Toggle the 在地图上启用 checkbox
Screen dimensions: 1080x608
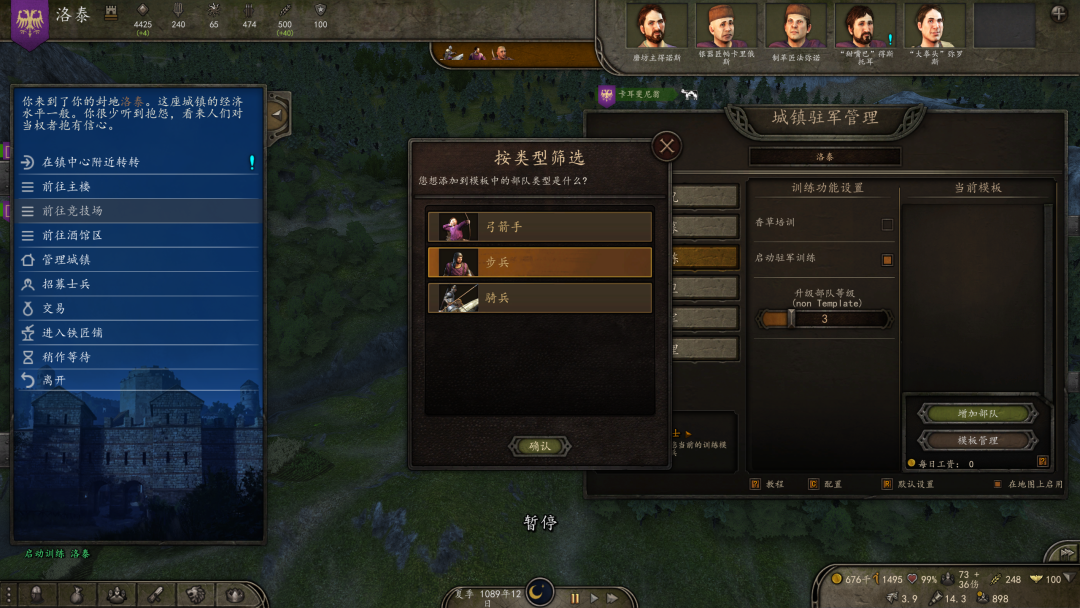pyautogui.click(x=997, y=485)
